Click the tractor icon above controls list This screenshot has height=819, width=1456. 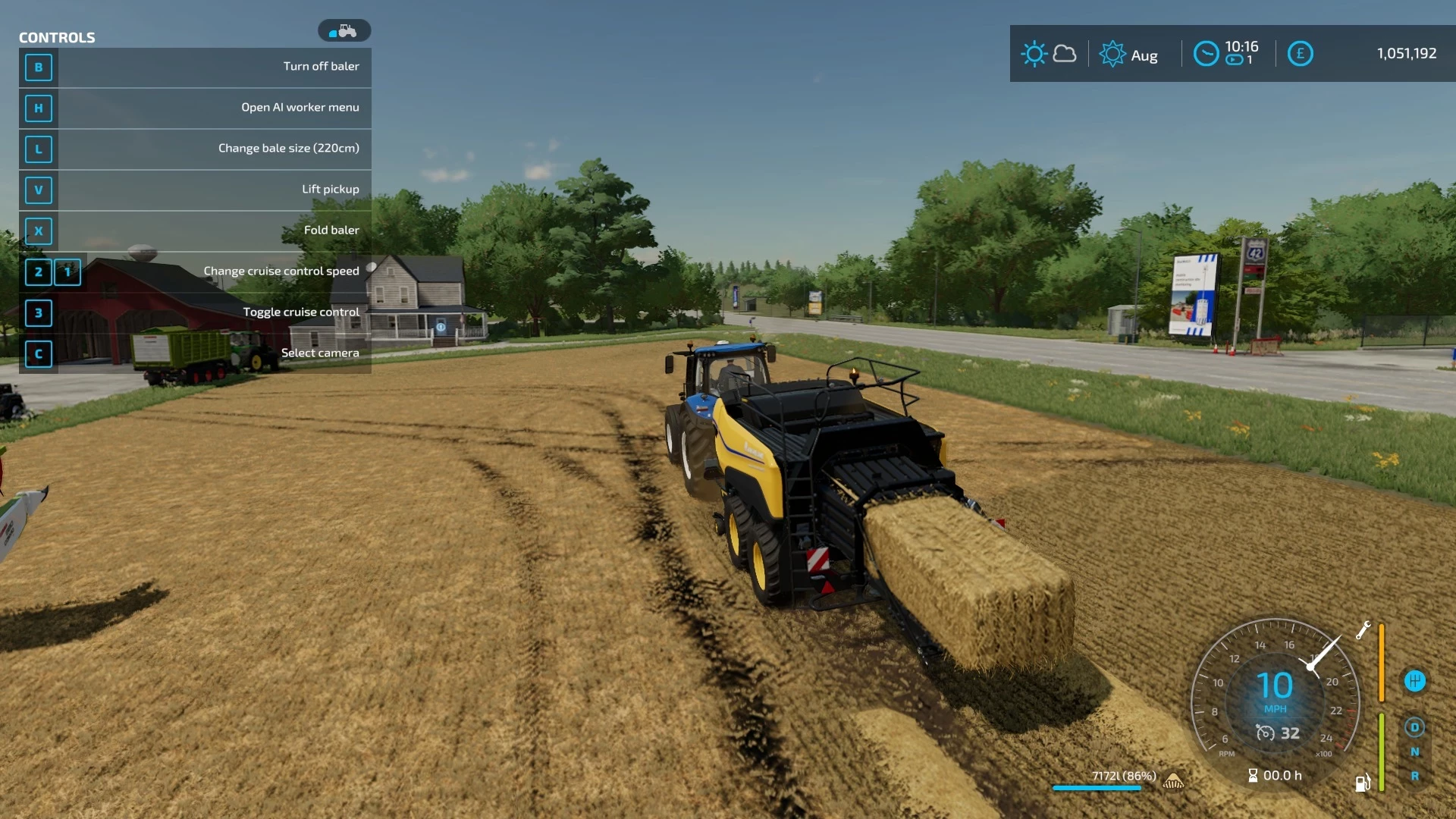coord(344,30)
